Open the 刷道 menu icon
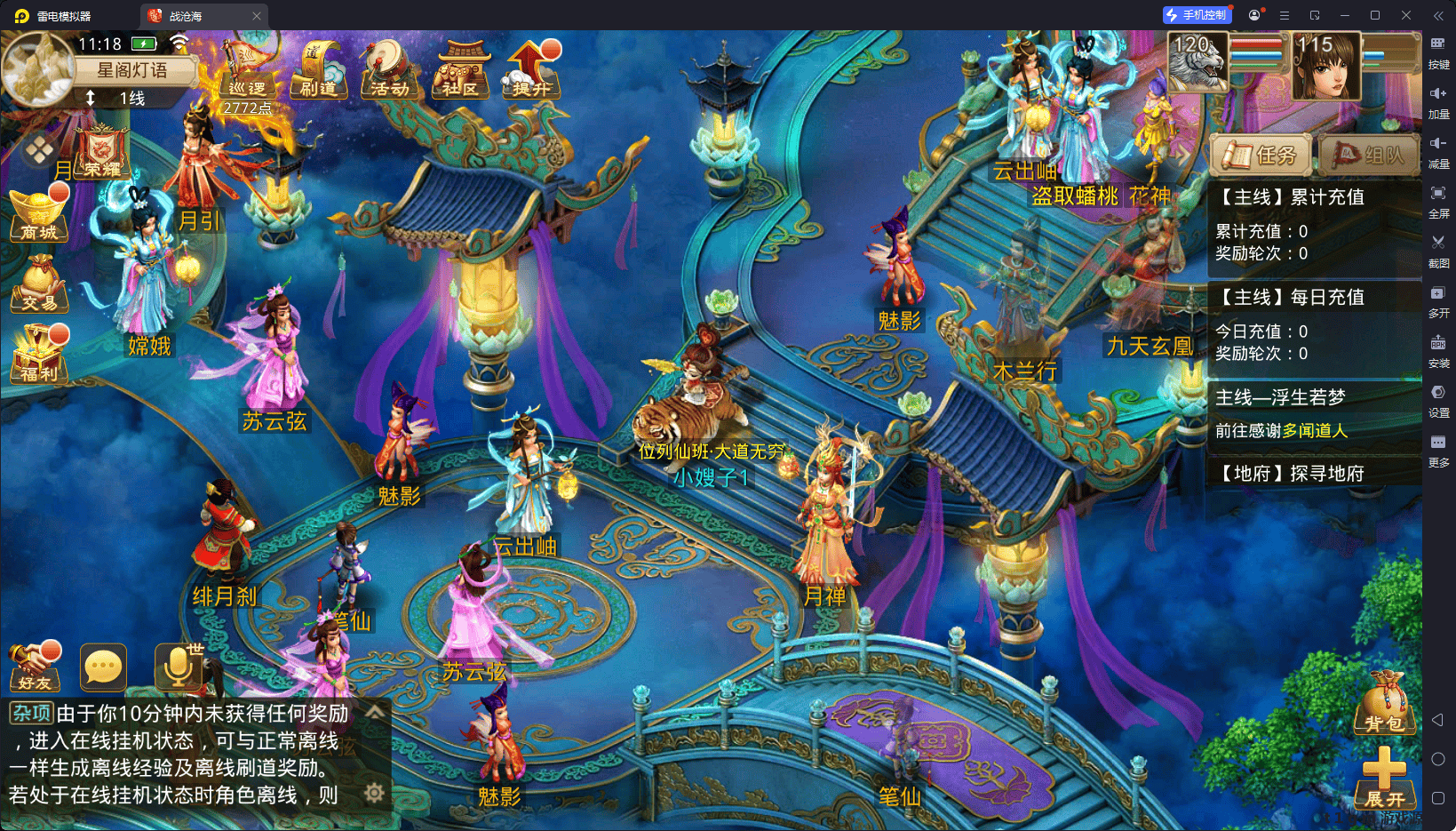The width and height of the screenshot is (1456, 831). (318, 69)
